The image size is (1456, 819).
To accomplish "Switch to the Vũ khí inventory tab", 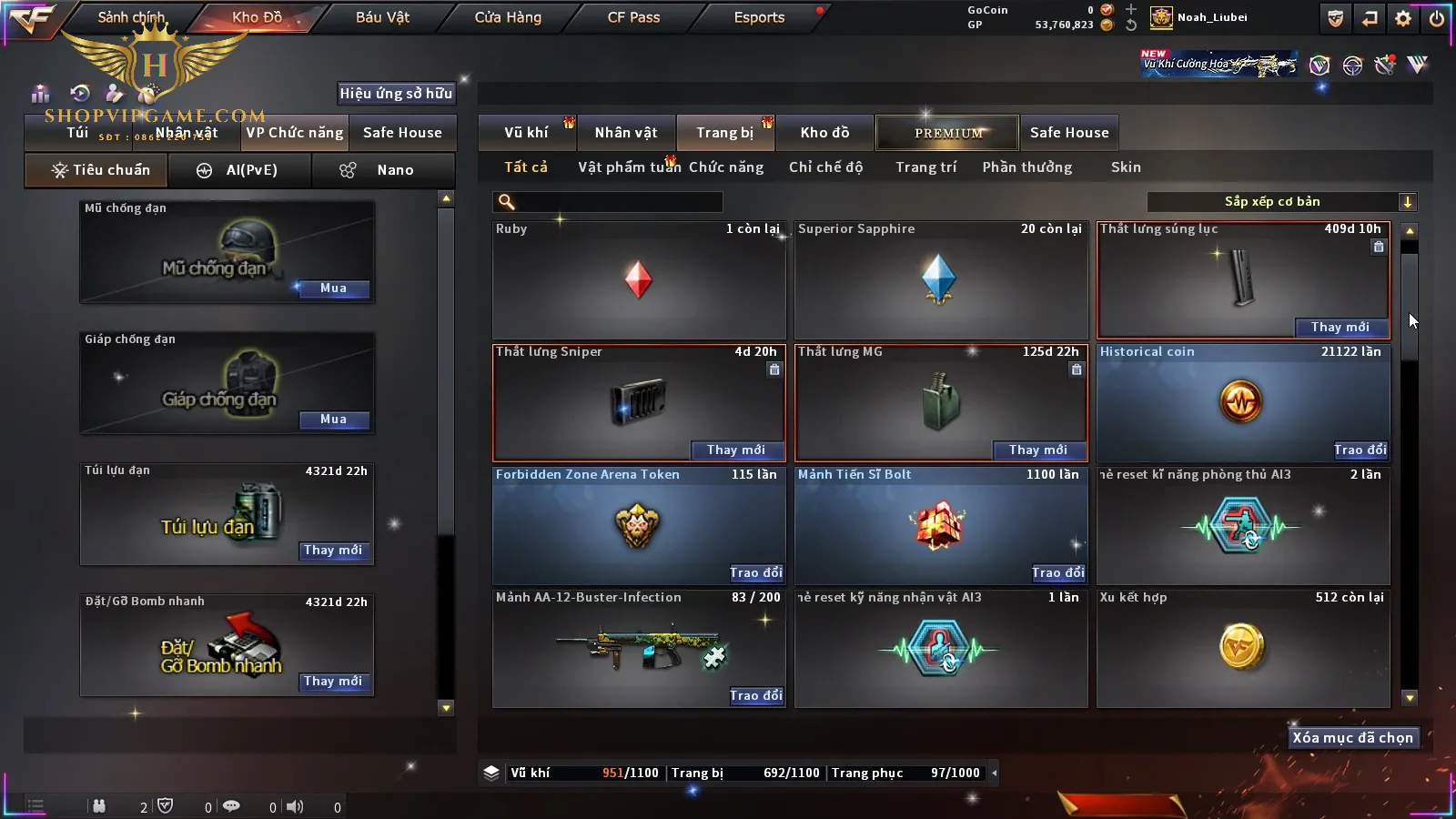I will coord(527,133).
